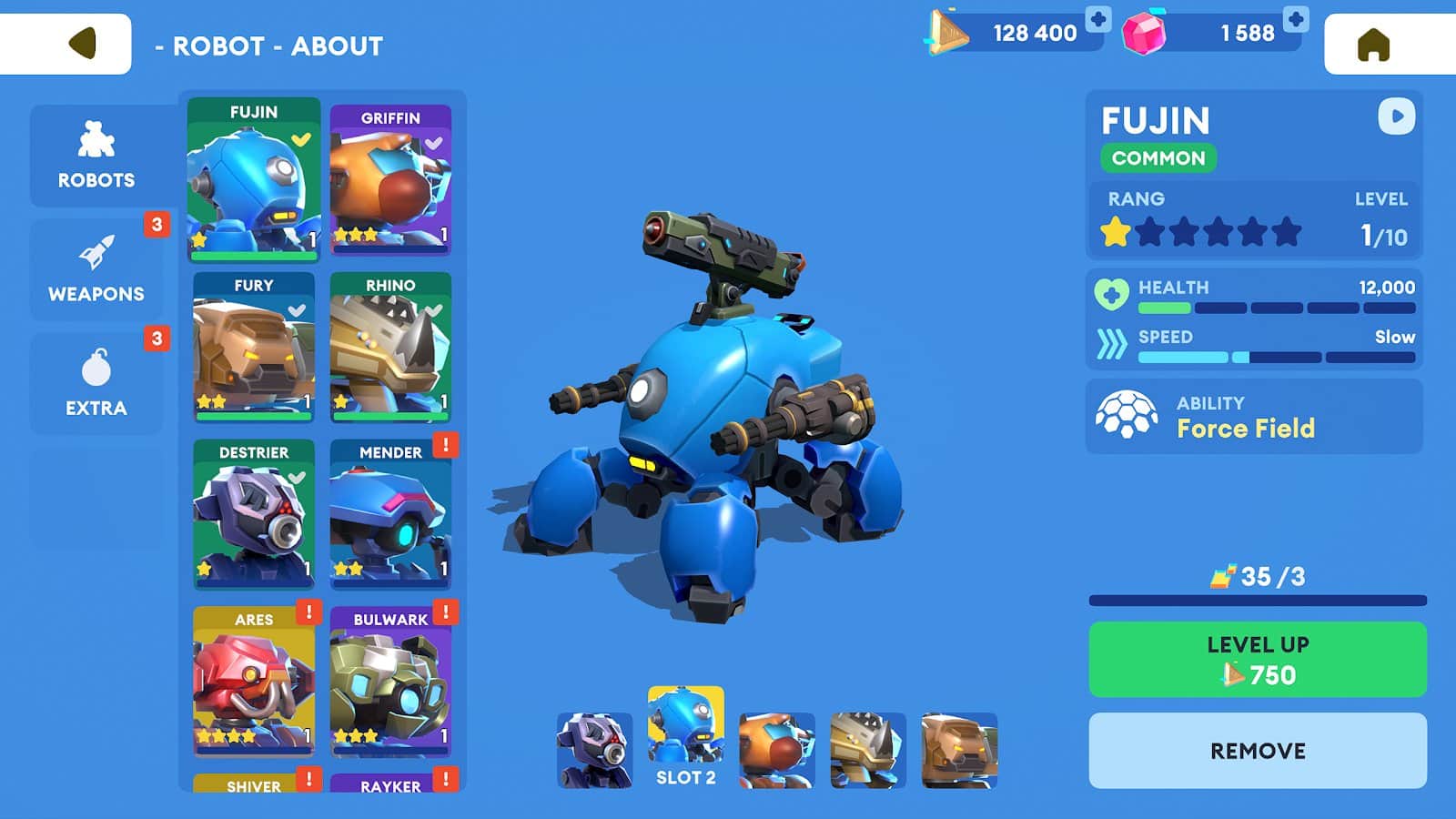Image resolution: width=1456 pixels, height=819 pixels.
Task: Return to the home screen
Action: pyautogui.click(x=1373, y=44)
